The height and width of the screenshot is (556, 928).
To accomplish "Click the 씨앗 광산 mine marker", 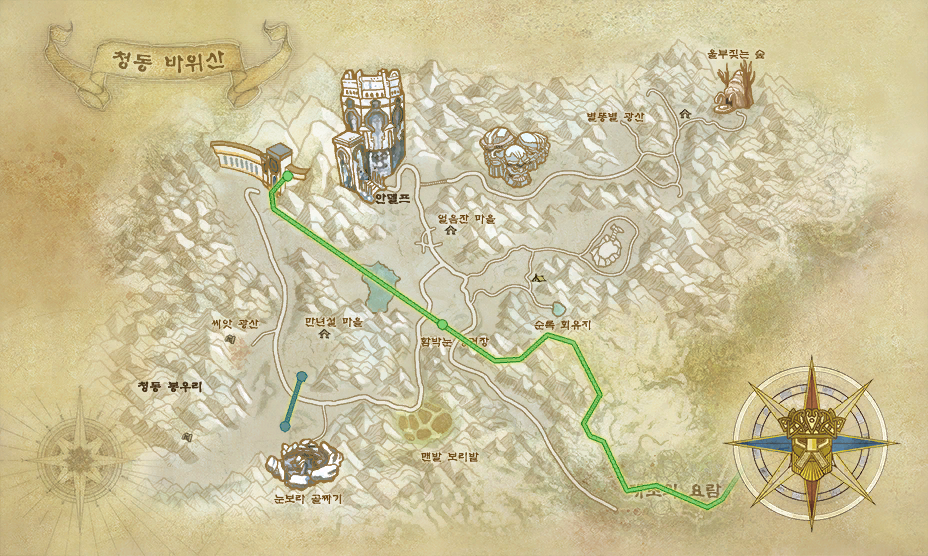I will coord(232,339).
